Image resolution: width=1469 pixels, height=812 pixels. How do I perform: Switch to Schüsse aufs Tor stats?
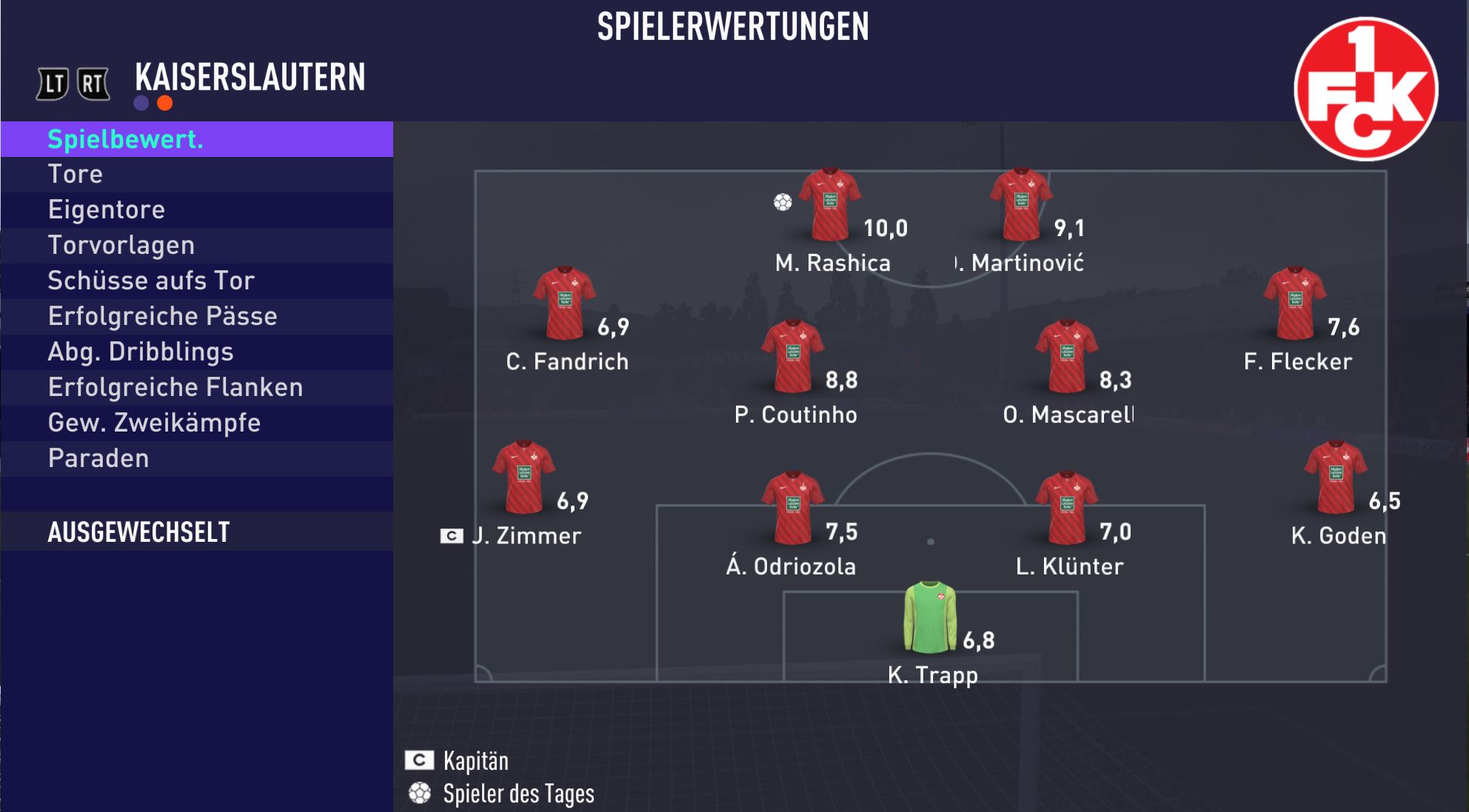tap(197, 281)
